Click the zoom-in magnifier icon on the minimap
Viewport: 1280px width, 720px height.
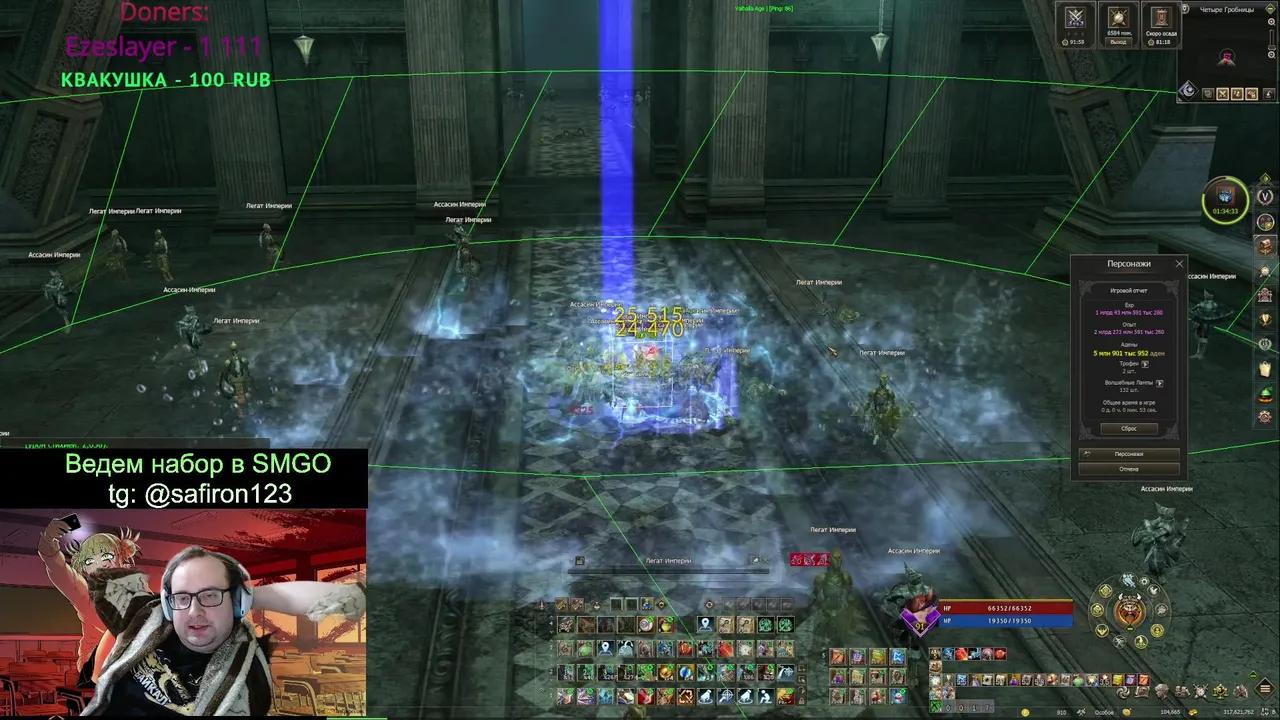click(x=1271, y=21)
